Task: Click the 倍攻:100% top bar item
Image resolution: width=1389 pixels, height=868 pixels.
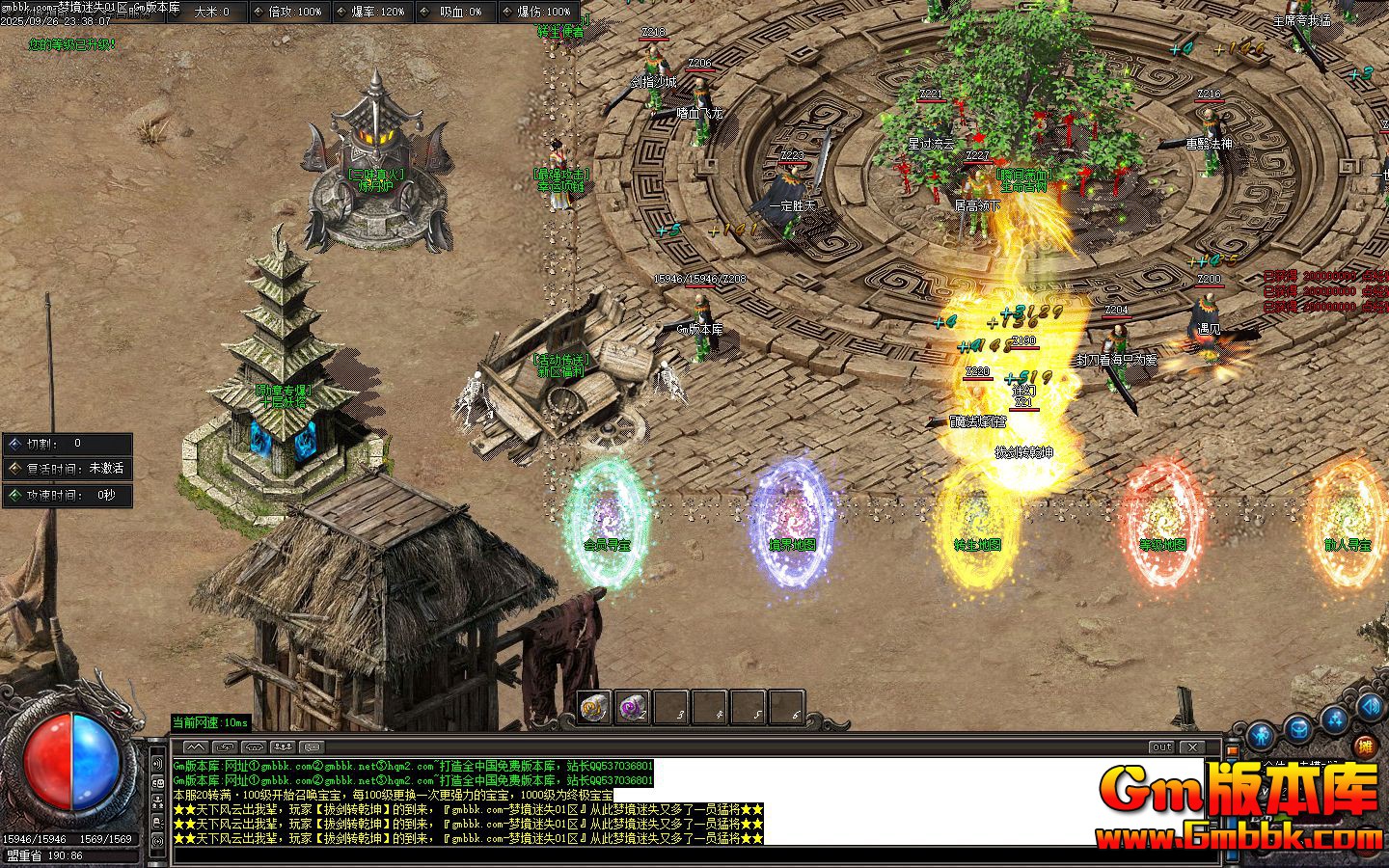Action: [289, 14]
